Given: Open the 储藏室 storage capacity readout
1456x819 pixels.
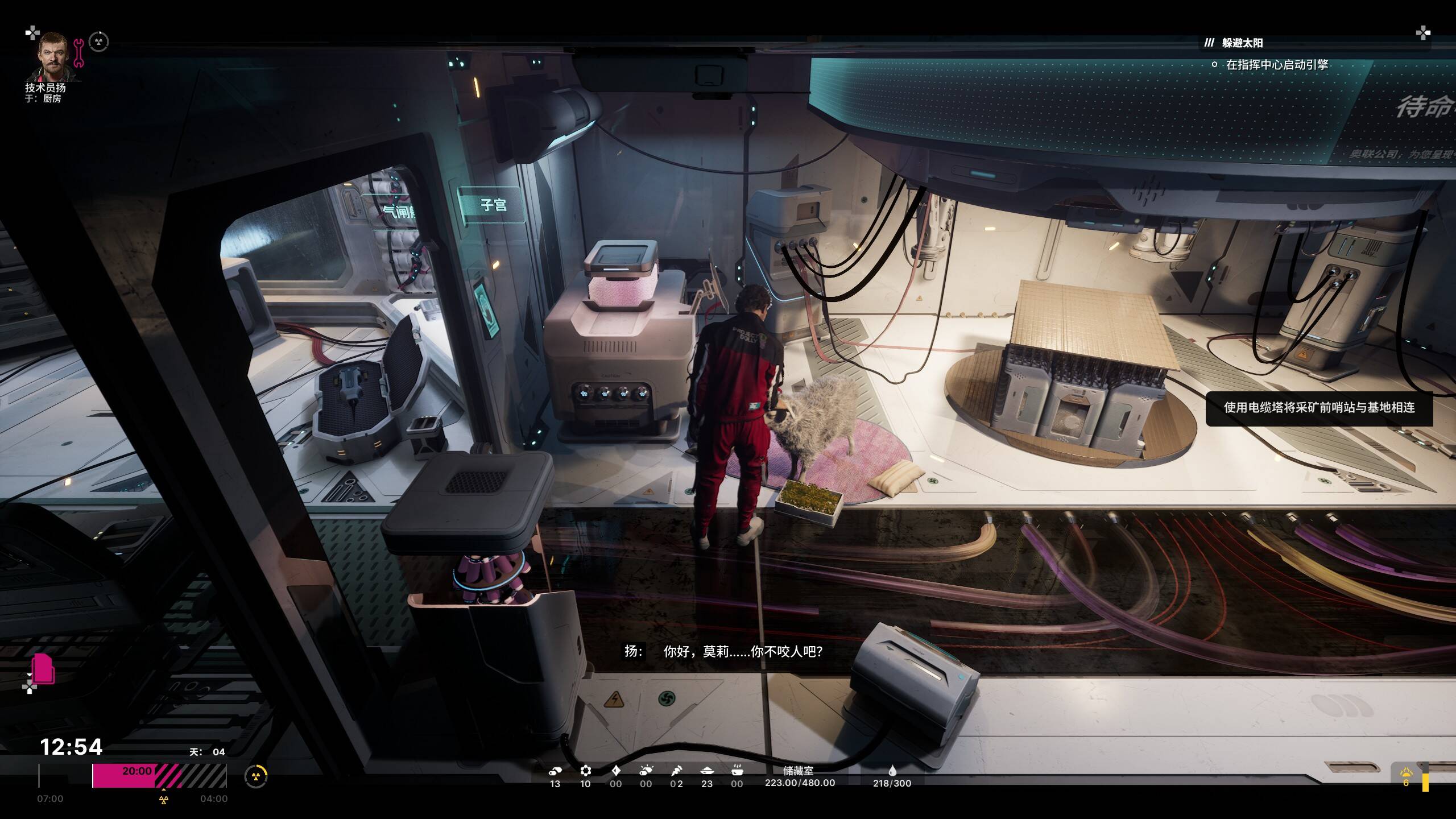Looking at the screenshot, I should pyautogui.click(x=799, y=777).
